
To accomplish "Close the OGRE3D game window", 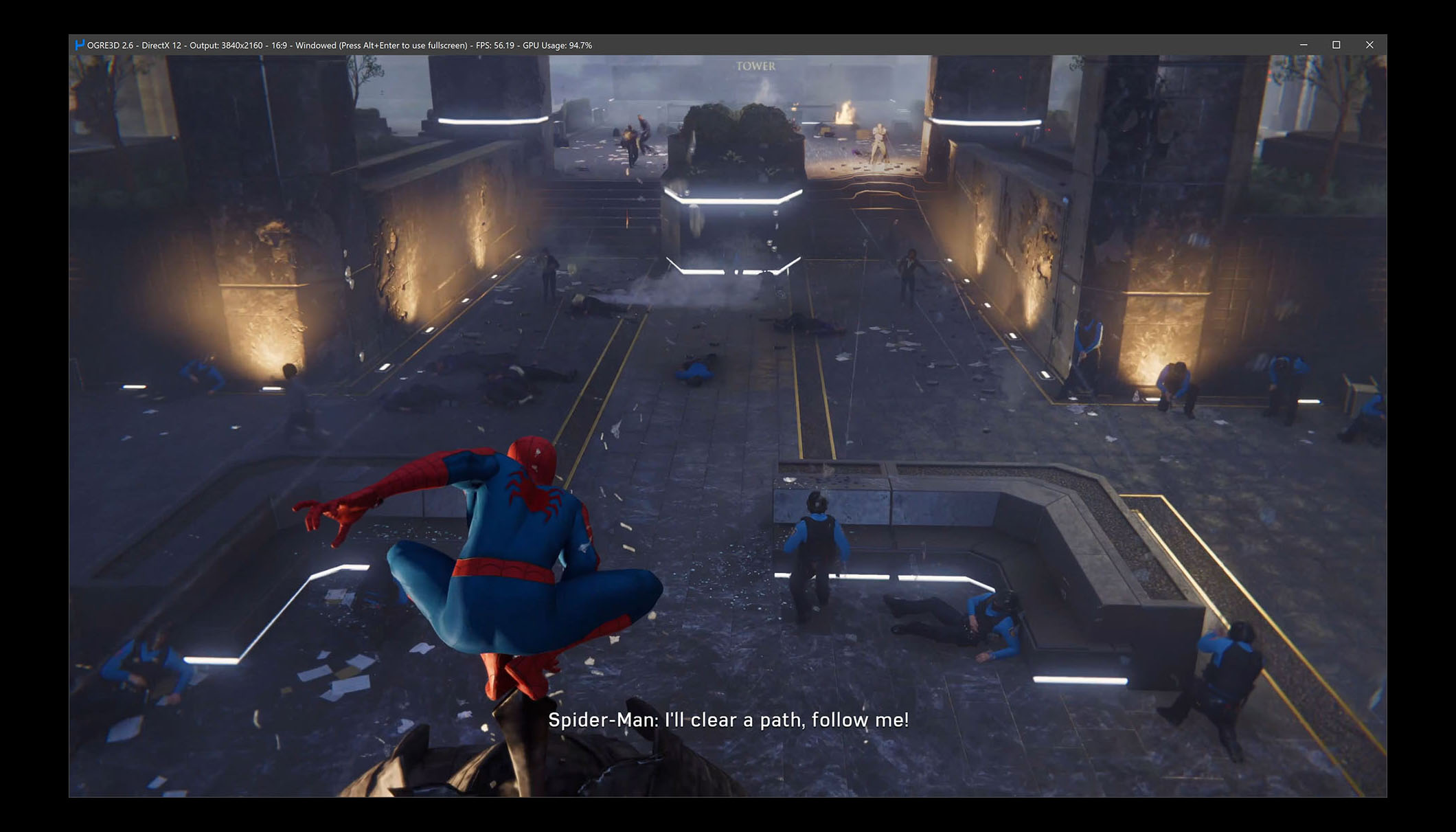I will tap(1369, 45).
